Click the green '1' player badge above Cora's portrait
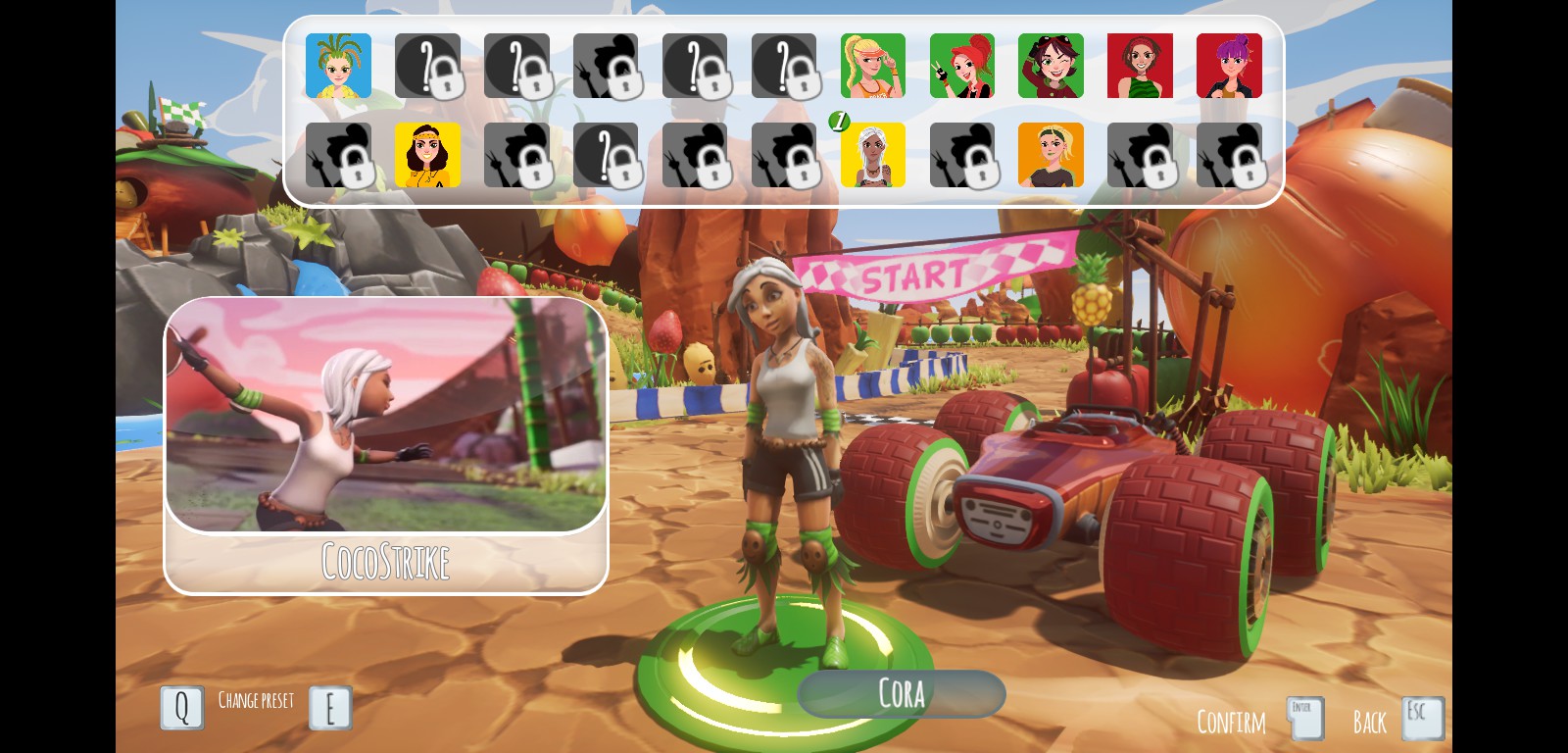The width and height of the screenshot is (1568, 753). point(839,123)
